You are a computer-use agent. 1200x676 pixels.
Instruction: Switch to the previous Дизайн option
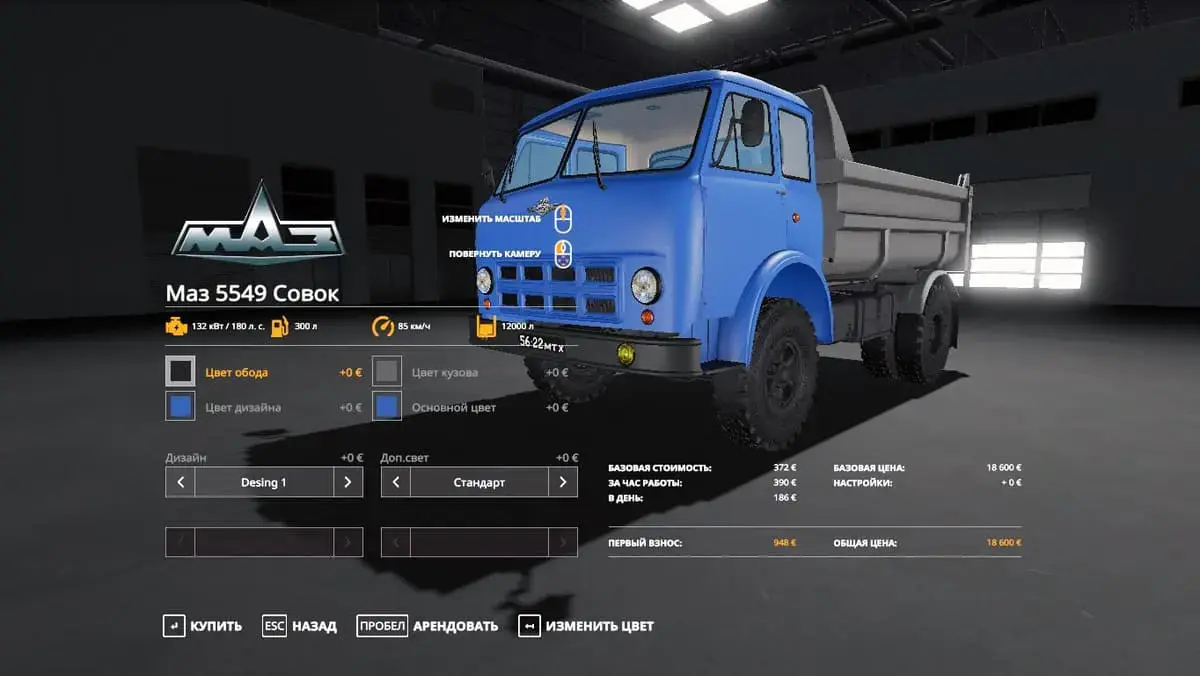pyautogui.click(x=180, y=482)
